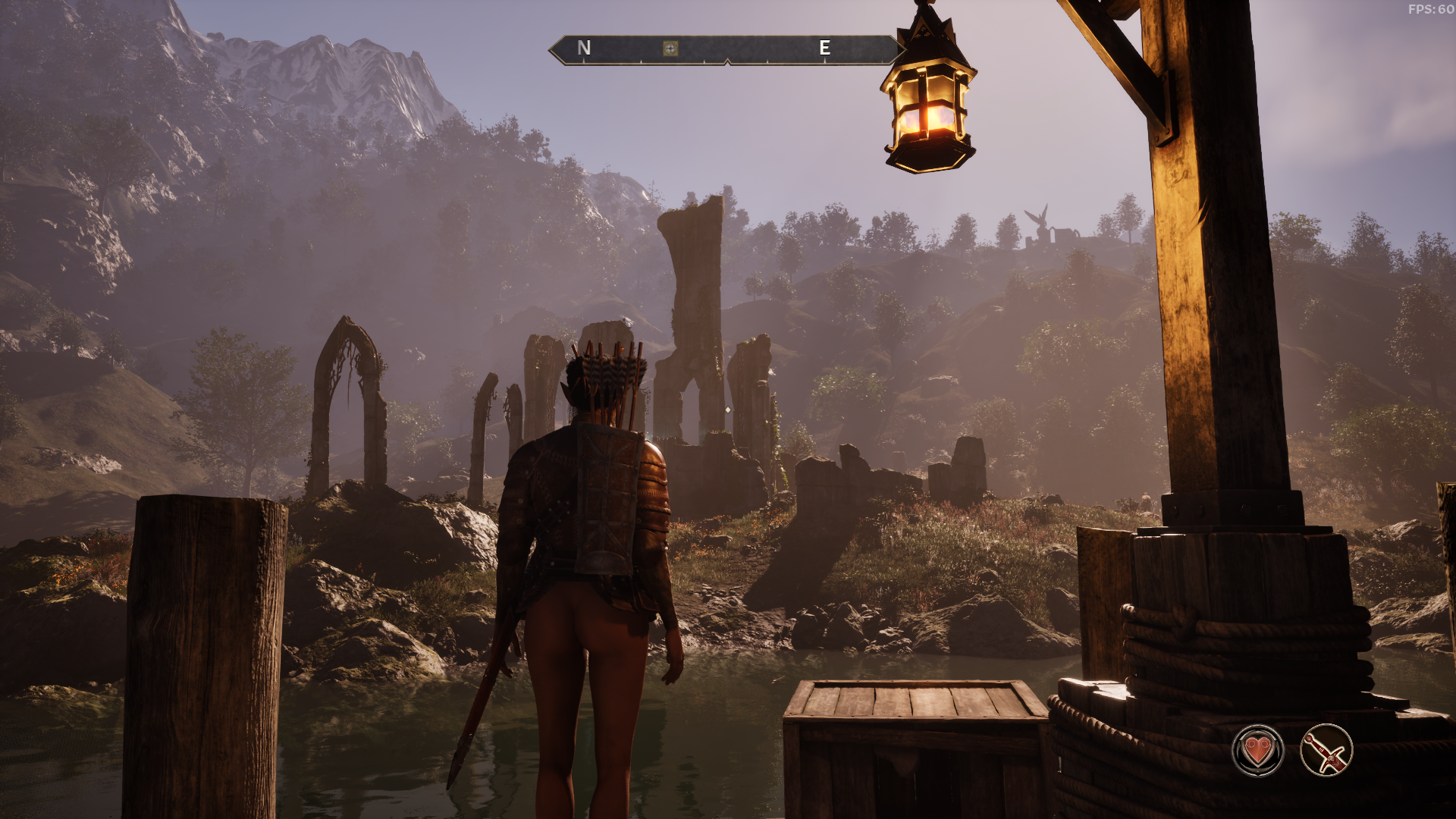Click the heart icon in the HUD

(x=1258, y=751)
